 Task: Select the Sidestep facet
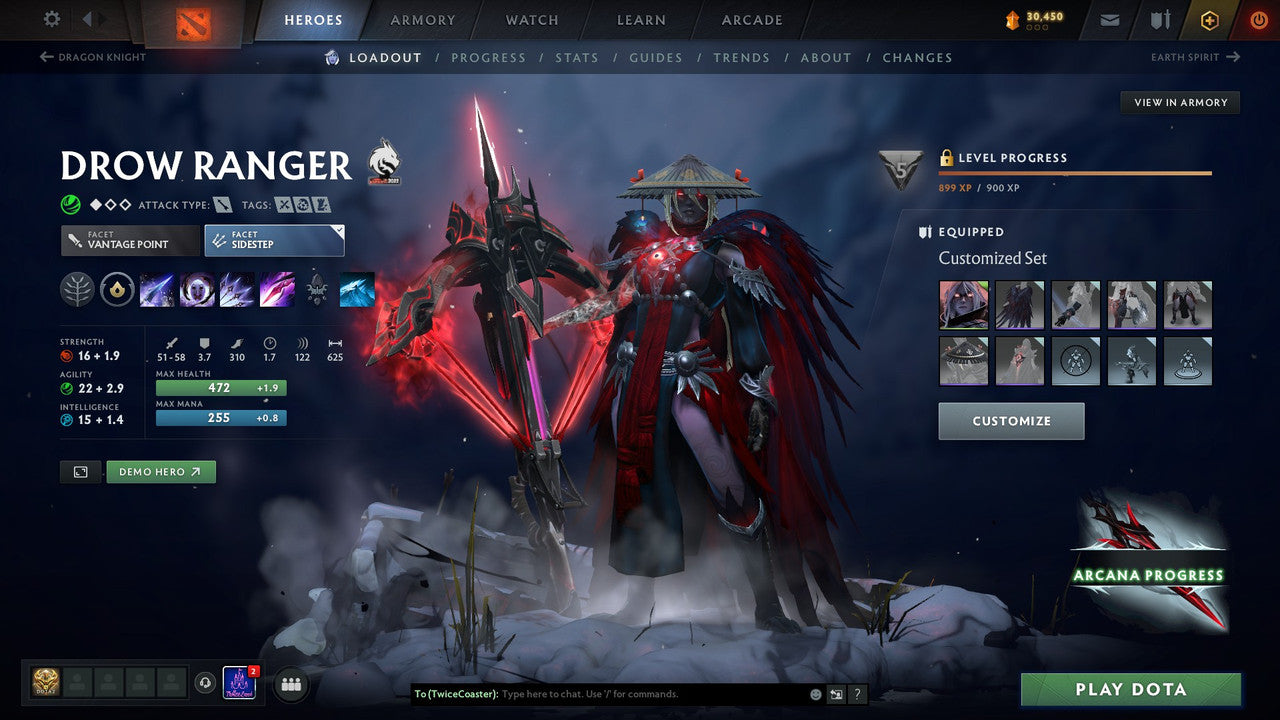pos(274,240)
